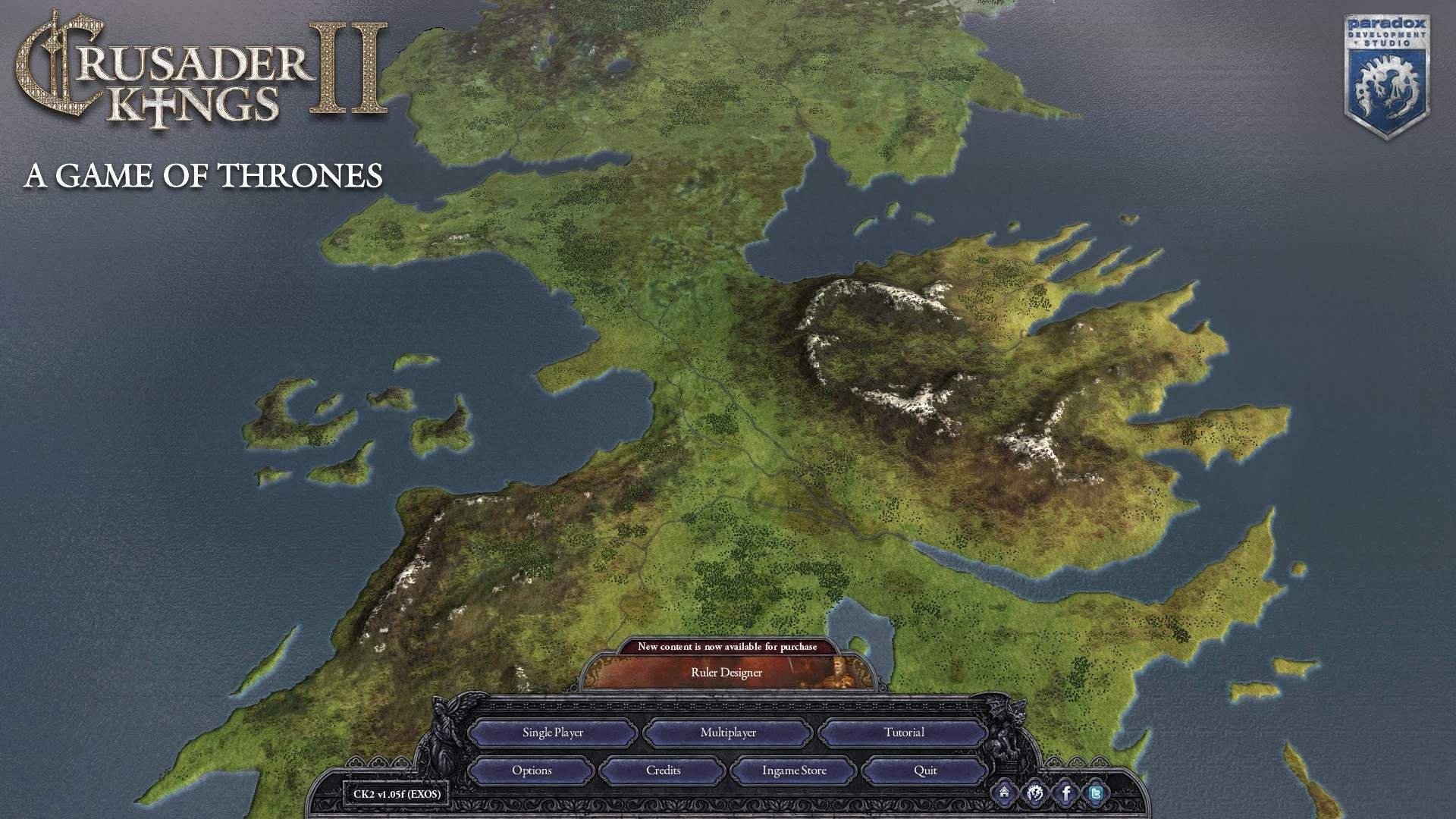Click the new content purchase notification
The image size is (1456, 819).
728,646
